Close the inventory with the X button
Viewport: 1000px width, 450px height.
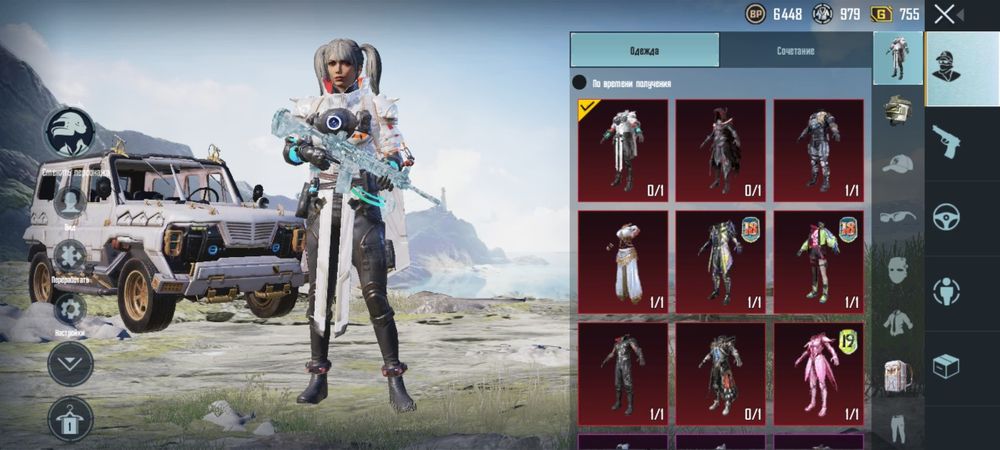pos(944,14)
